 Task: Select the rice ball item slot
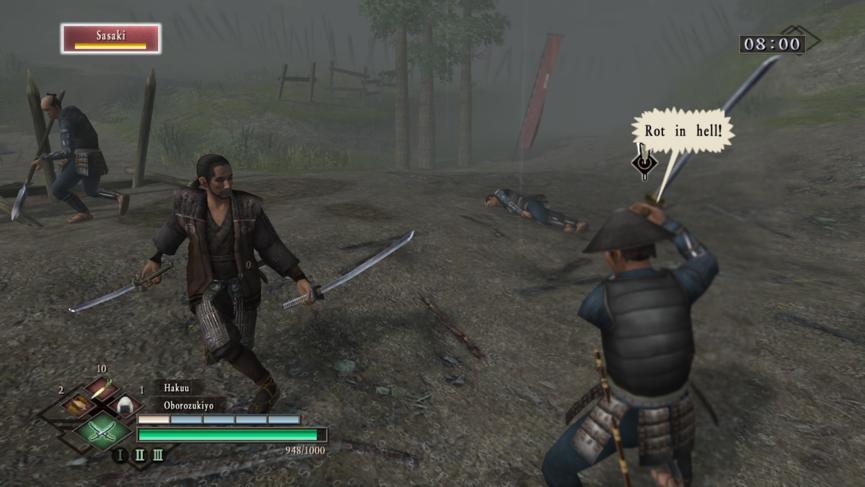[x=125, y=405]
